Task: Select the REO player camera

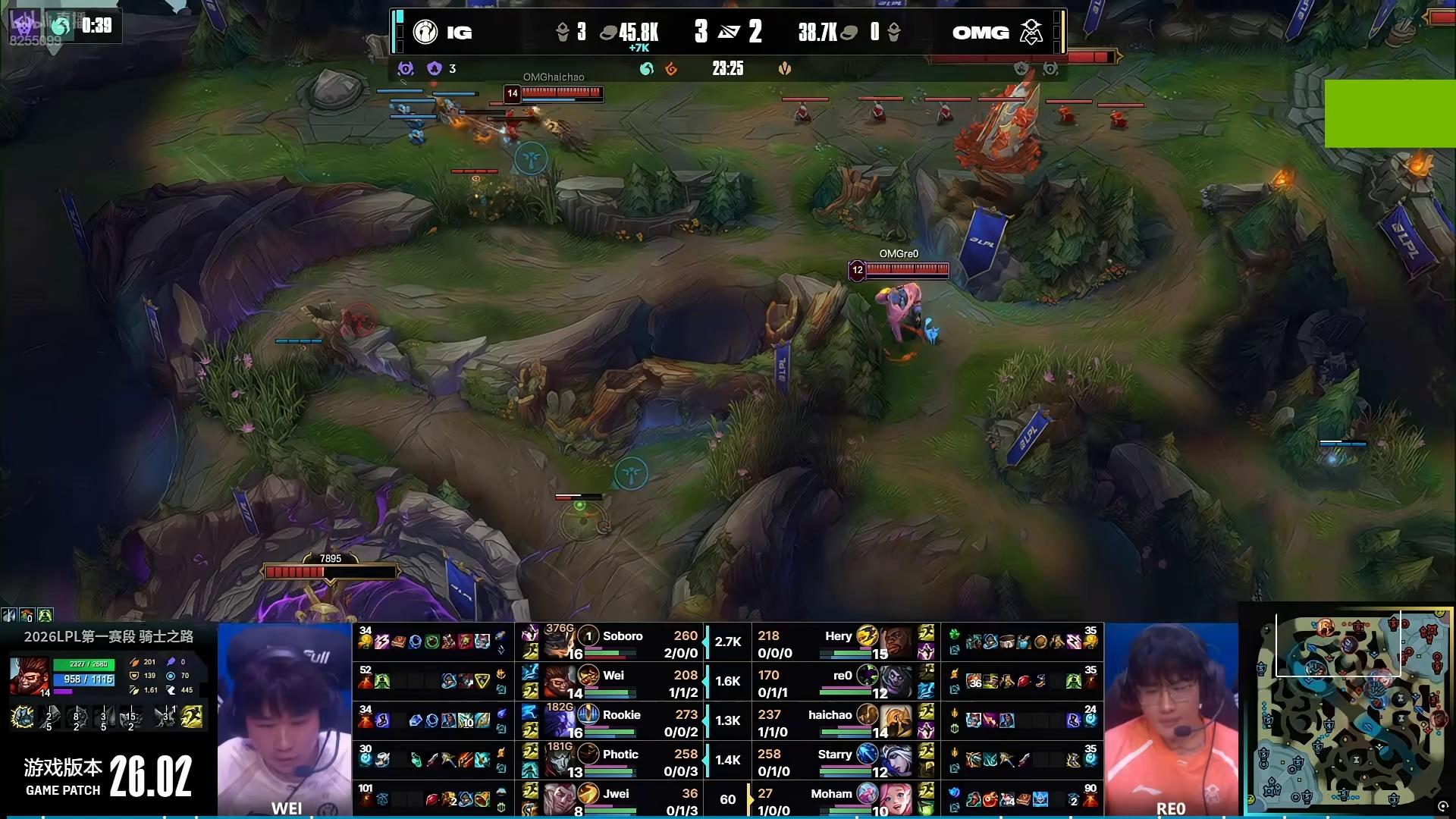Action: 1171,719
